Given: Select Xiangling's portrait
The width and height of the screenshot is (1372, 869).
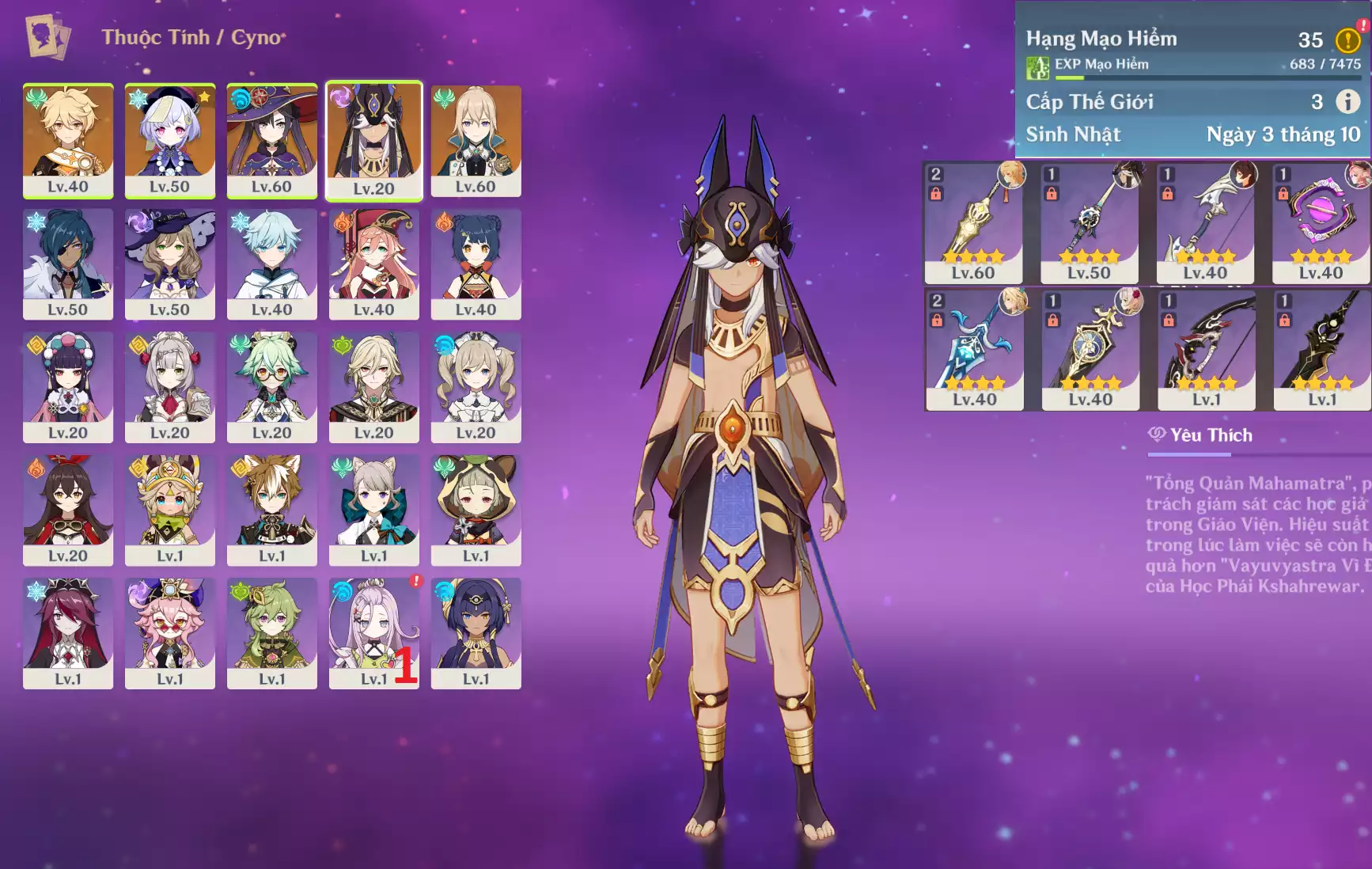Looking at the screenshot, I should [x=476, y=264].
